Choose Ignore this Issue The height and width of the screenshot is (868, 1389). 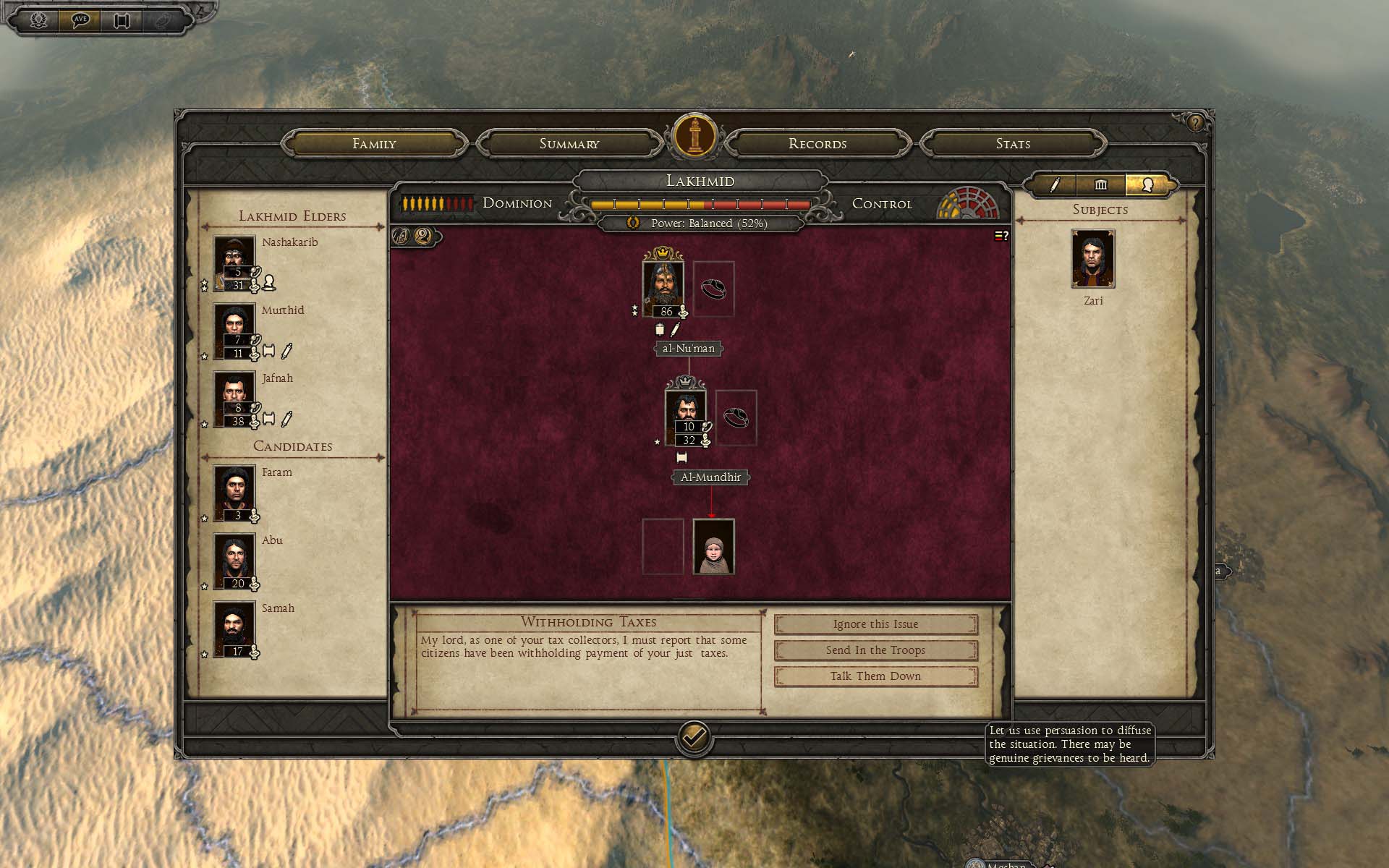coord(875,624)
